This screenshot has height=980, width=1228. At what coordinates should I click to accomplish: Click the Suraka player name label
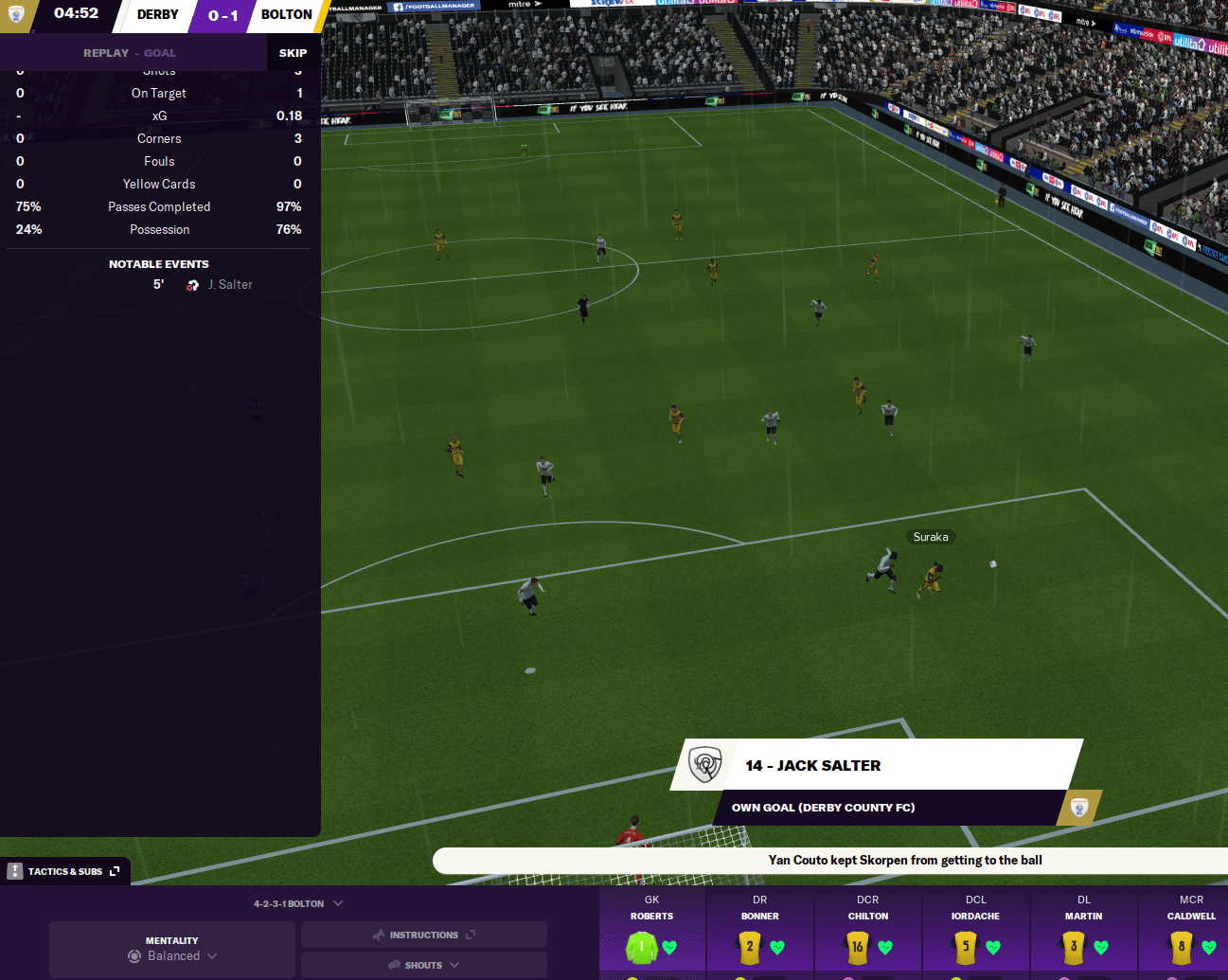(930, 537)
